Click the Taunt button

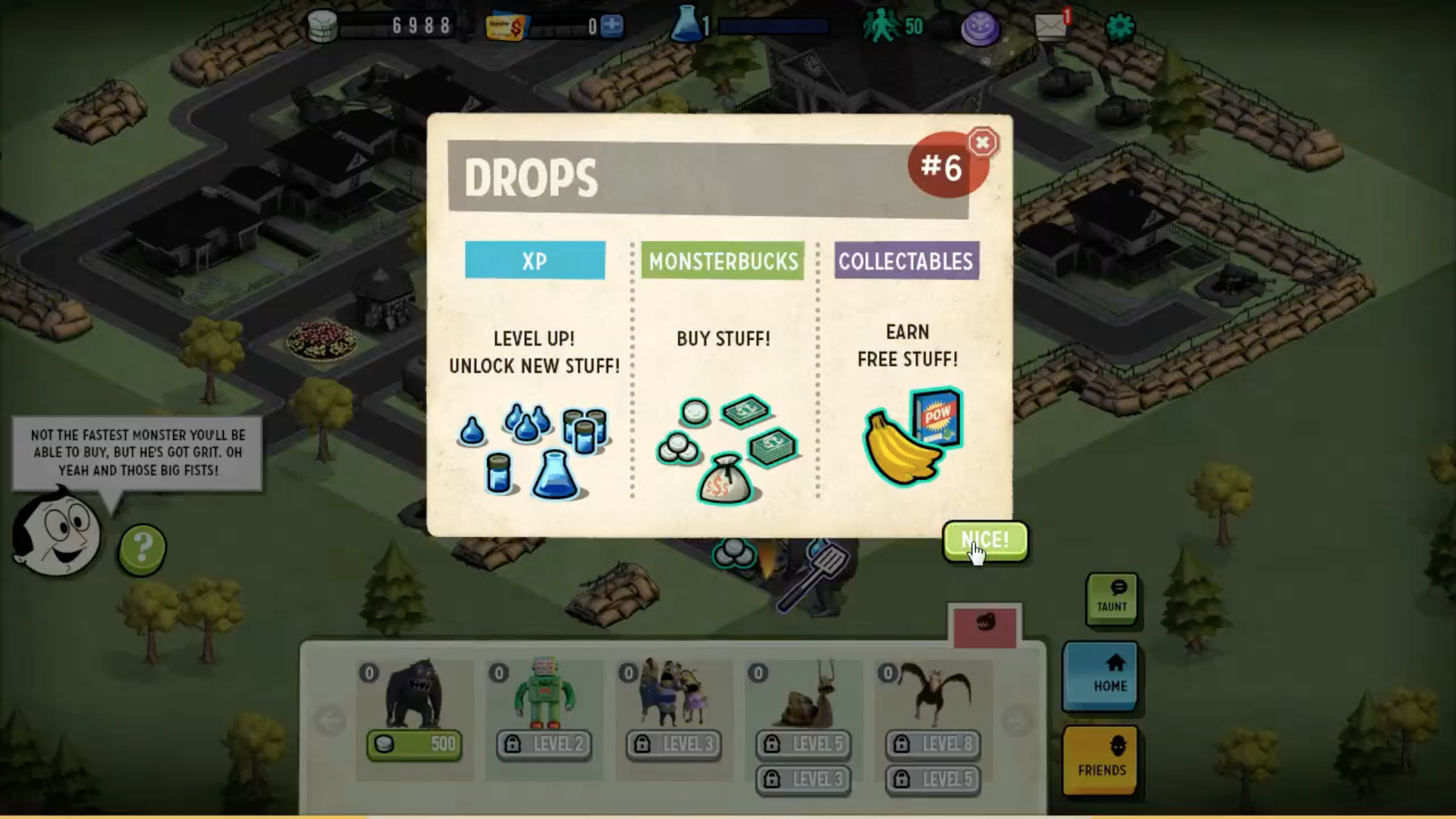[x=1111, y=598]
